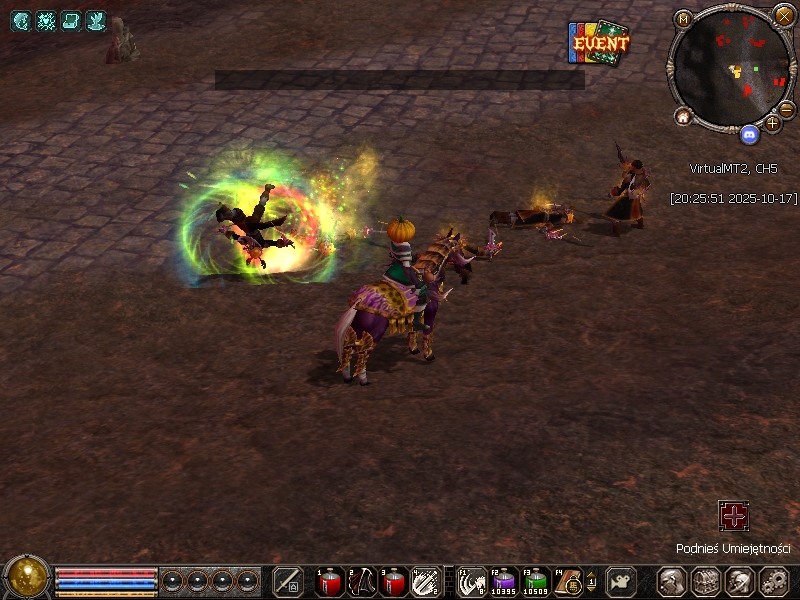Click the sword attack icon on taskbar
The width and height of the screenshot is (800, 600).
click(288, 581)
